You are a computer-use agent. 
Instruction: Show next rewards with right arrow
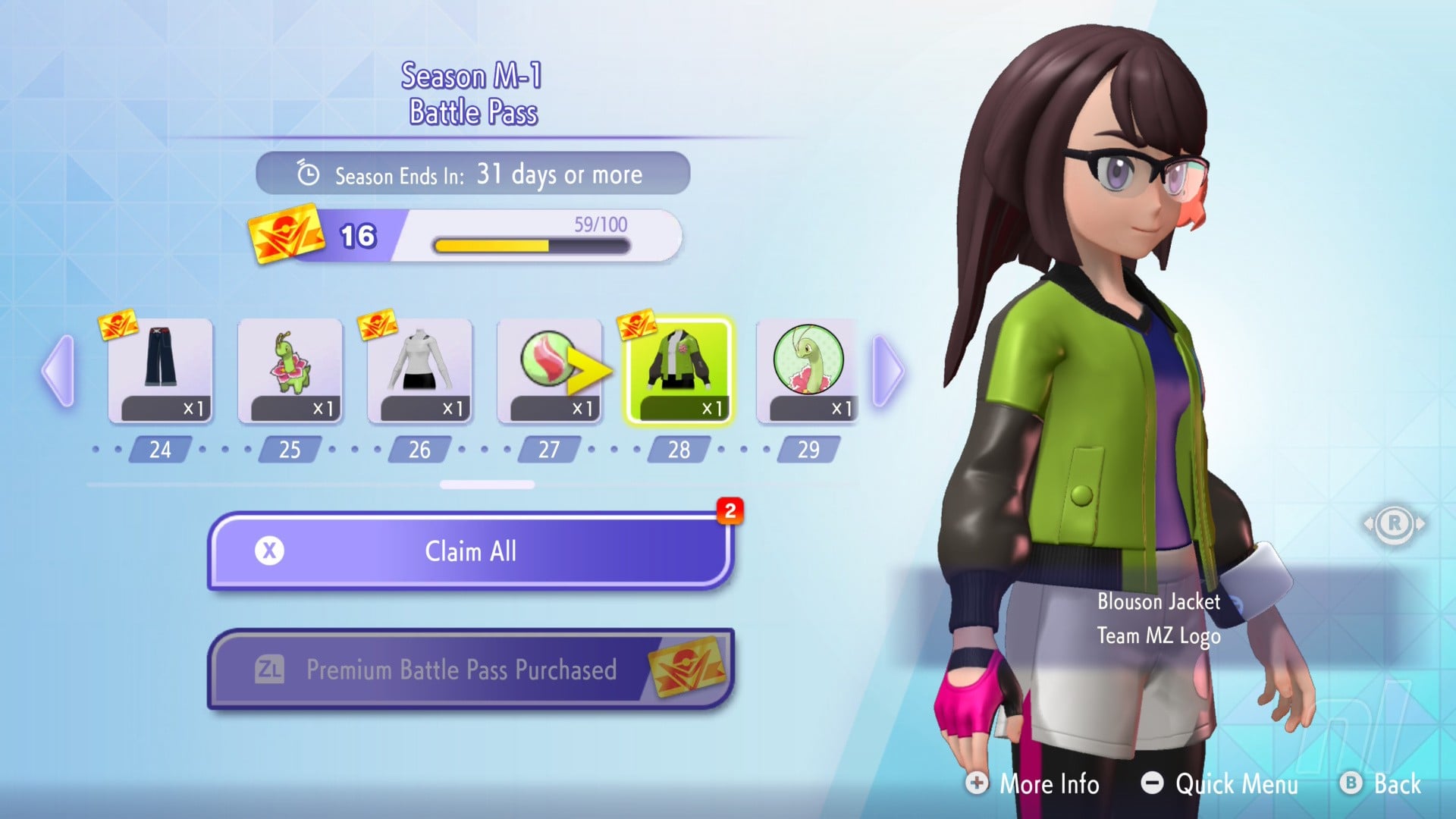point(889,371)
